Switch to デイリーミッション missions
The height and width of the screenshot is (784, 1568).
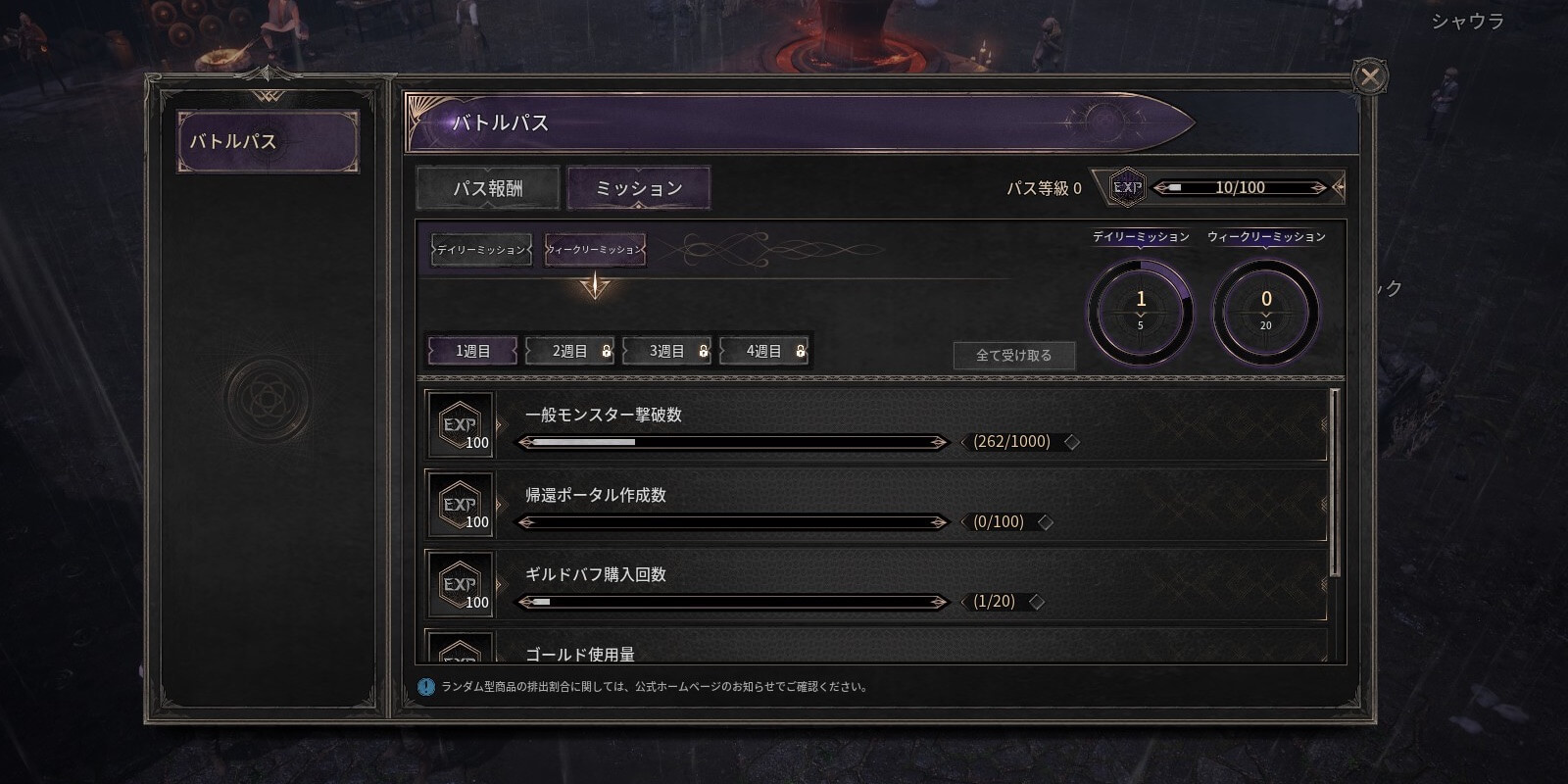pyautogui.click(x=480, y=251)
